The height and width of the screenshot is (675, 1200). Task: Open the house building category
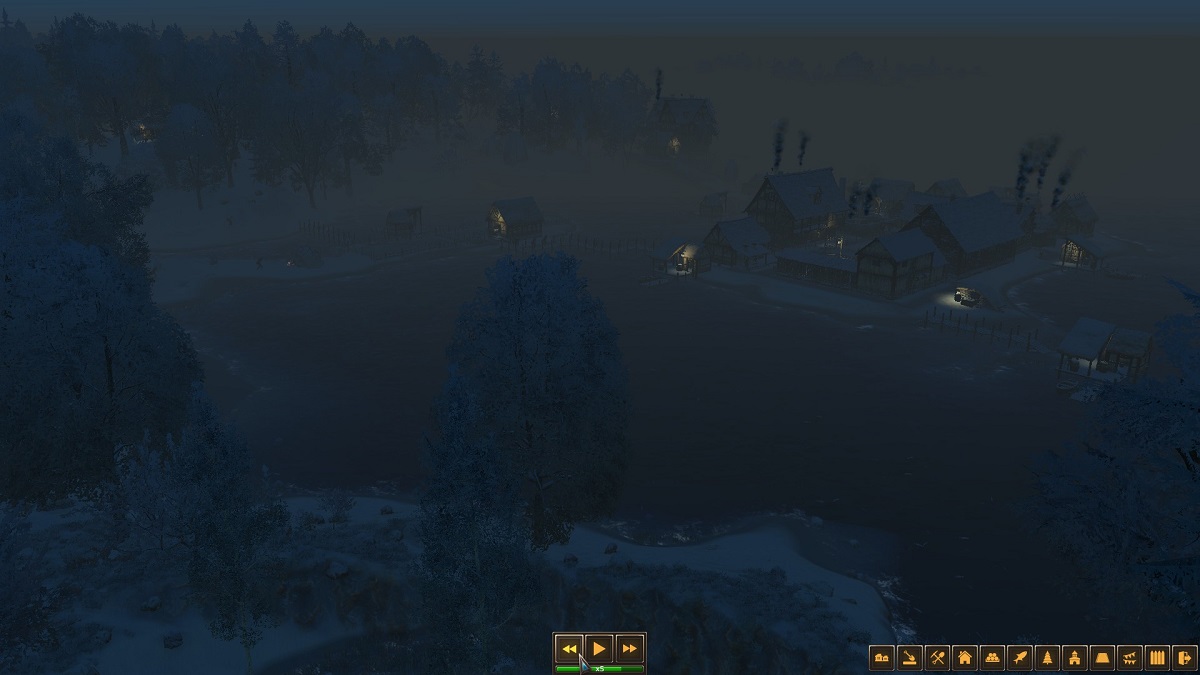pyautogui.click(x=965, y=657)
